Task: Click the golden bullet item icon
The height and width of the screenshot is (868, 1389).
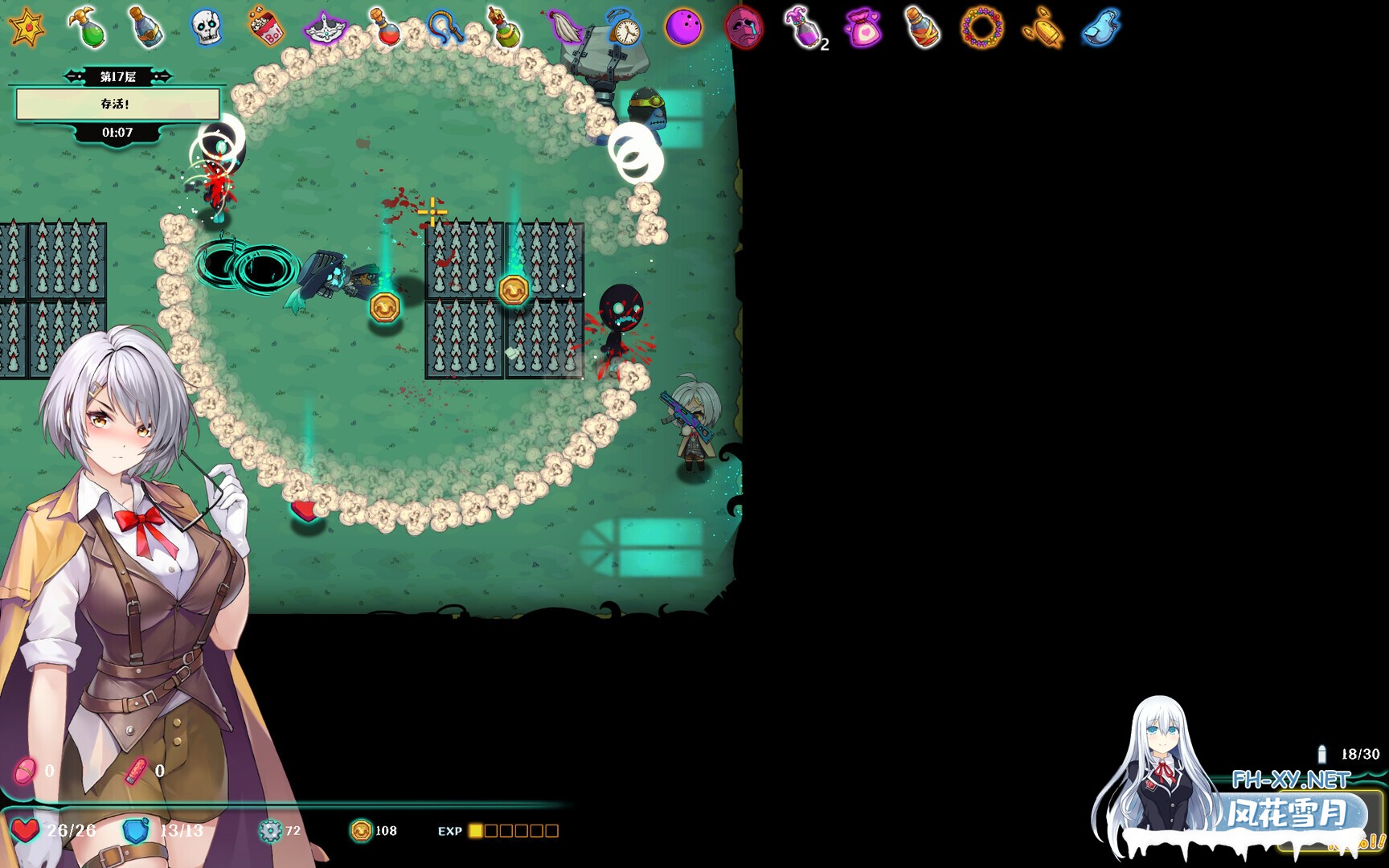Action: coord(1043,29)
